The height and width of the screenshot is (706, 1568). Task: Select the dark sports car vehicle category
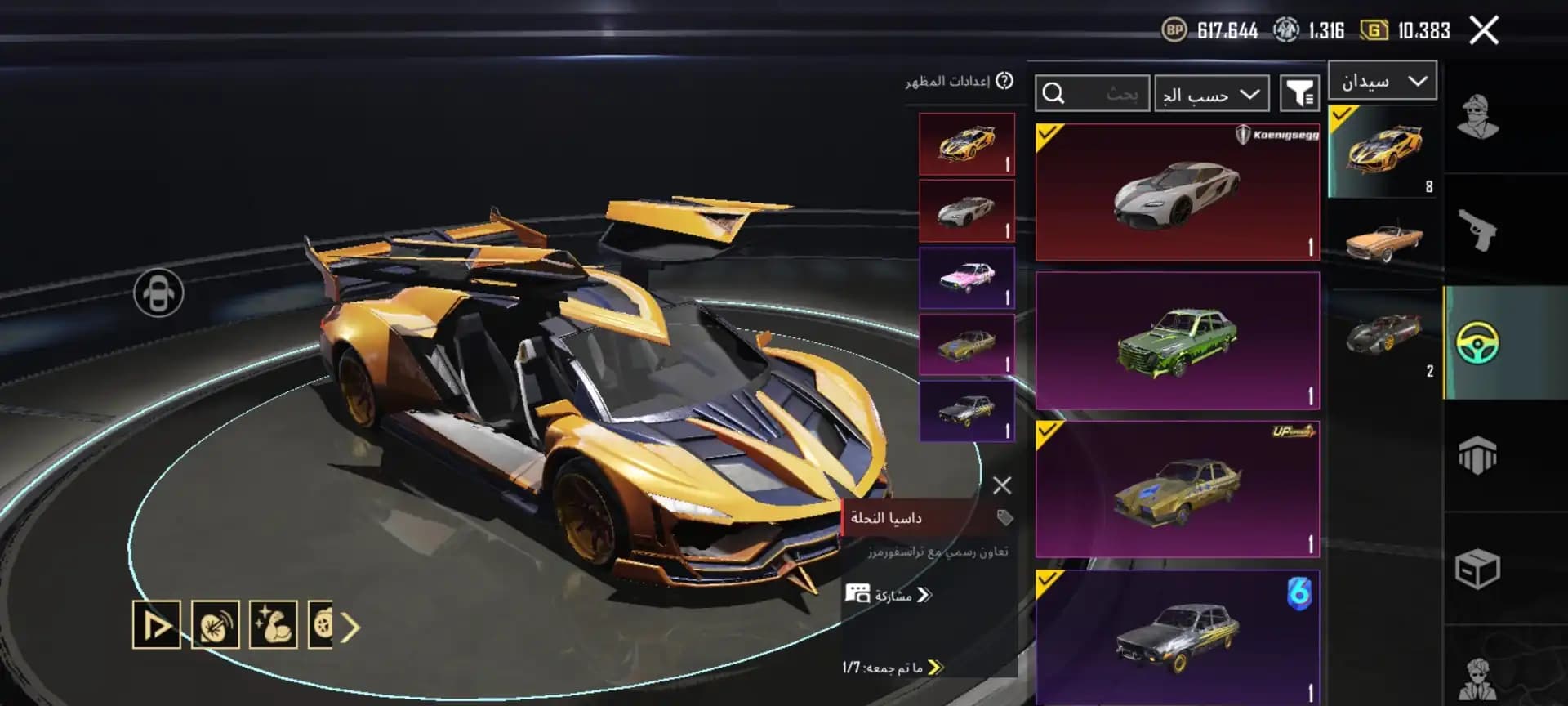(x=1383, y=335)
